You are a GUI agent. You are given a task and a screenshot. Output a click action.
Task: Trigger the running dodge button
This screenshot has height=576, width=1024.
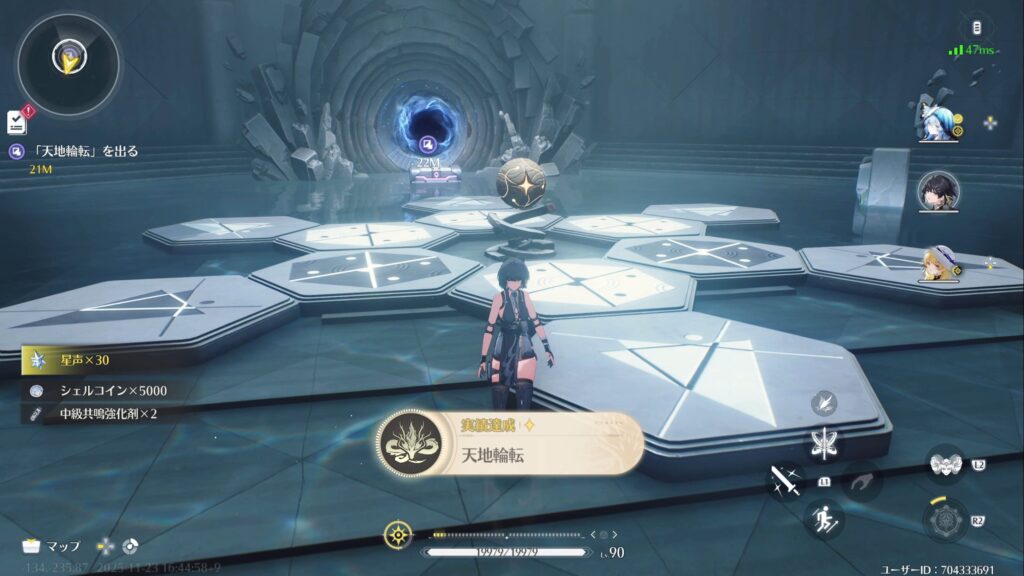824,518
